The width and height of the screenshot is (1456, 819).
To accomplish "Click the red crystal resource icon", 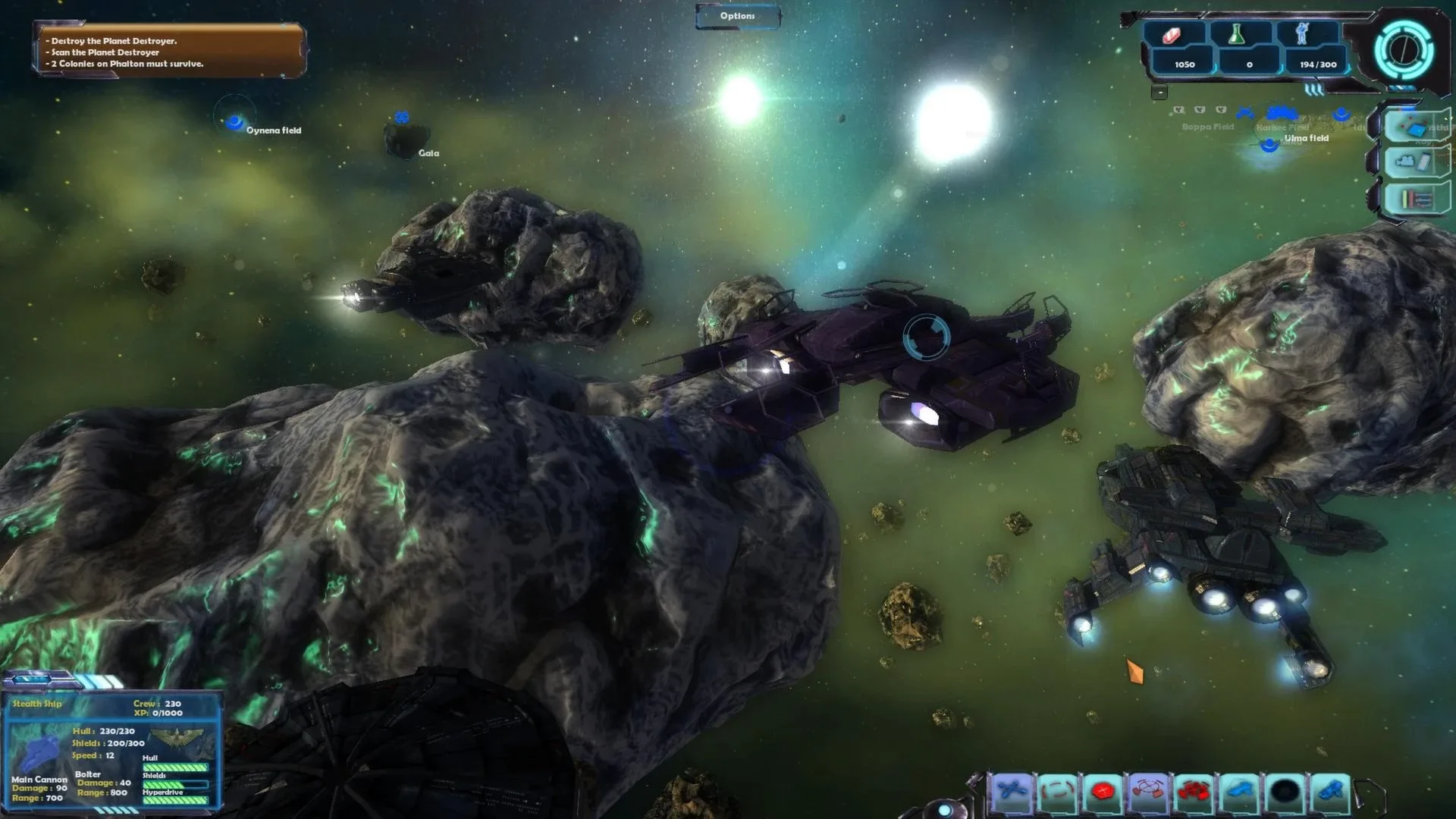I will tap(1172, 35).
